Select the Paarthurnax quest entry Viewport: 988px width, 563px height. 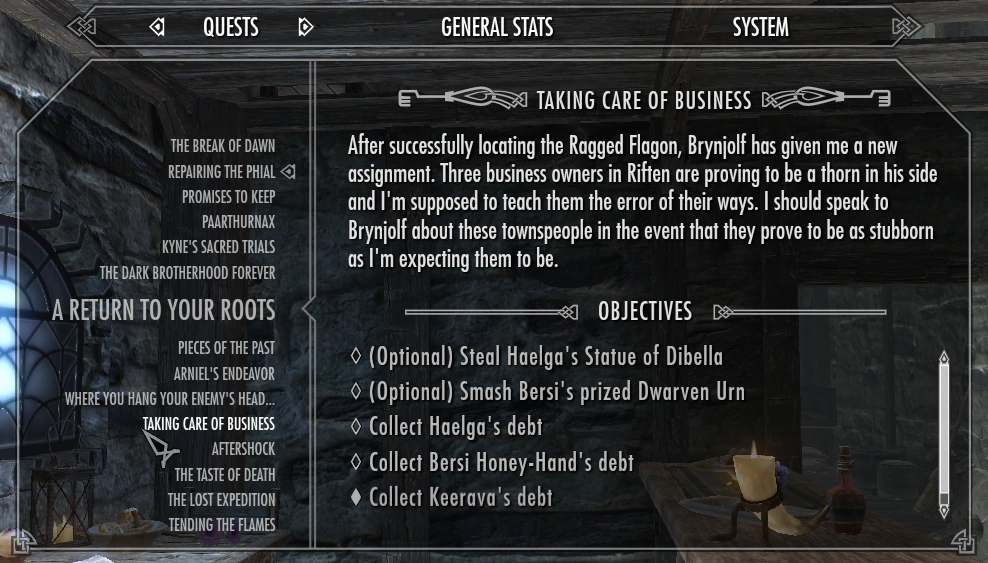click(x=238, y=222)
